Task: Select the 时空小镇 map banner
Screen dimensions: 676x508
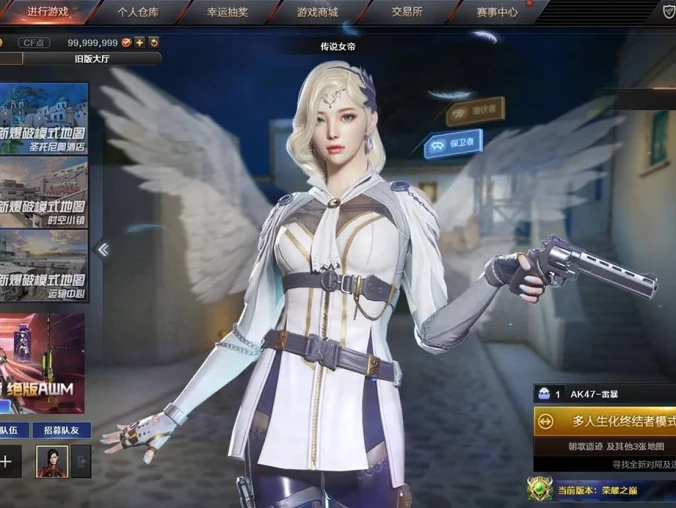Action: (x=44, y=192)
